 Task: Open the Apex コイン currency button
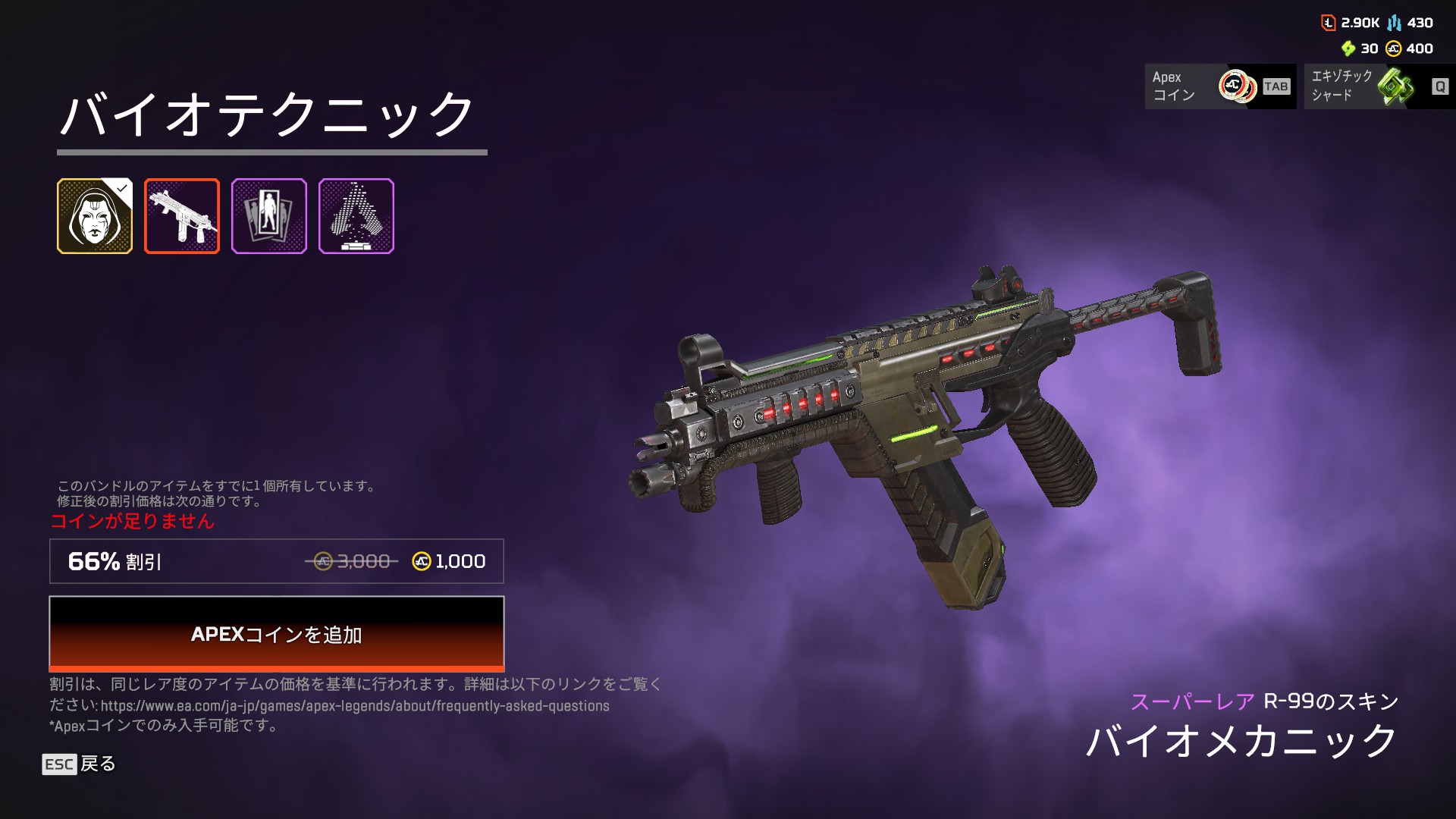(x=1220, y=86)
